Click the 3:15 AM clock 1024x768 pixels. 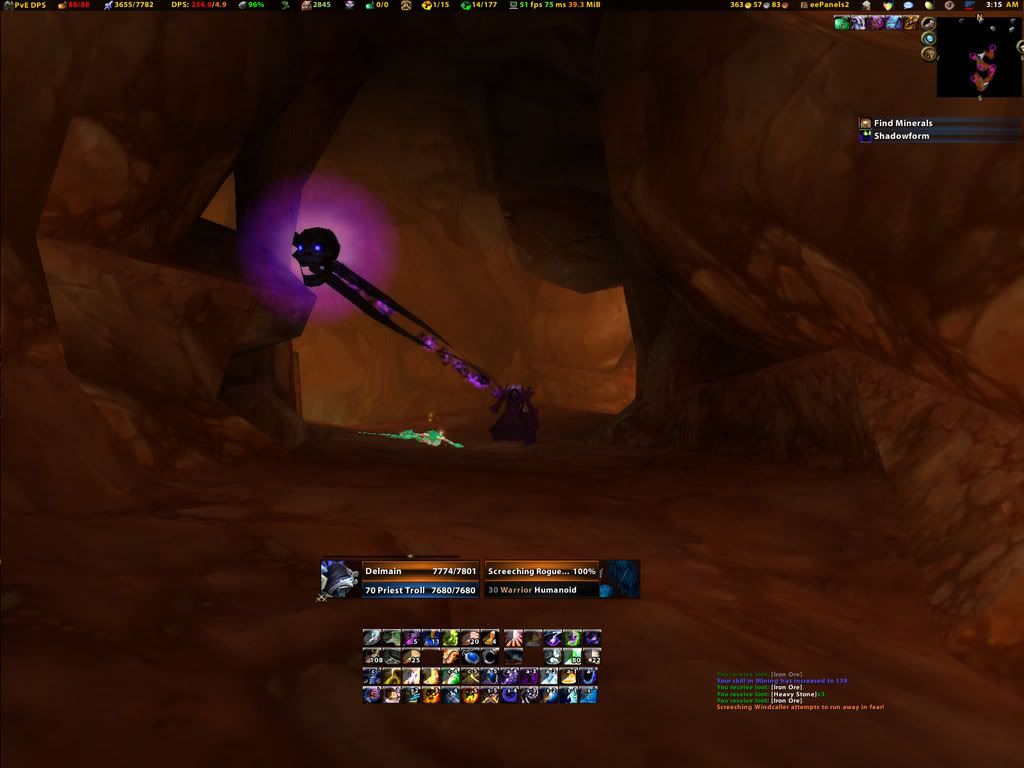1001,5
